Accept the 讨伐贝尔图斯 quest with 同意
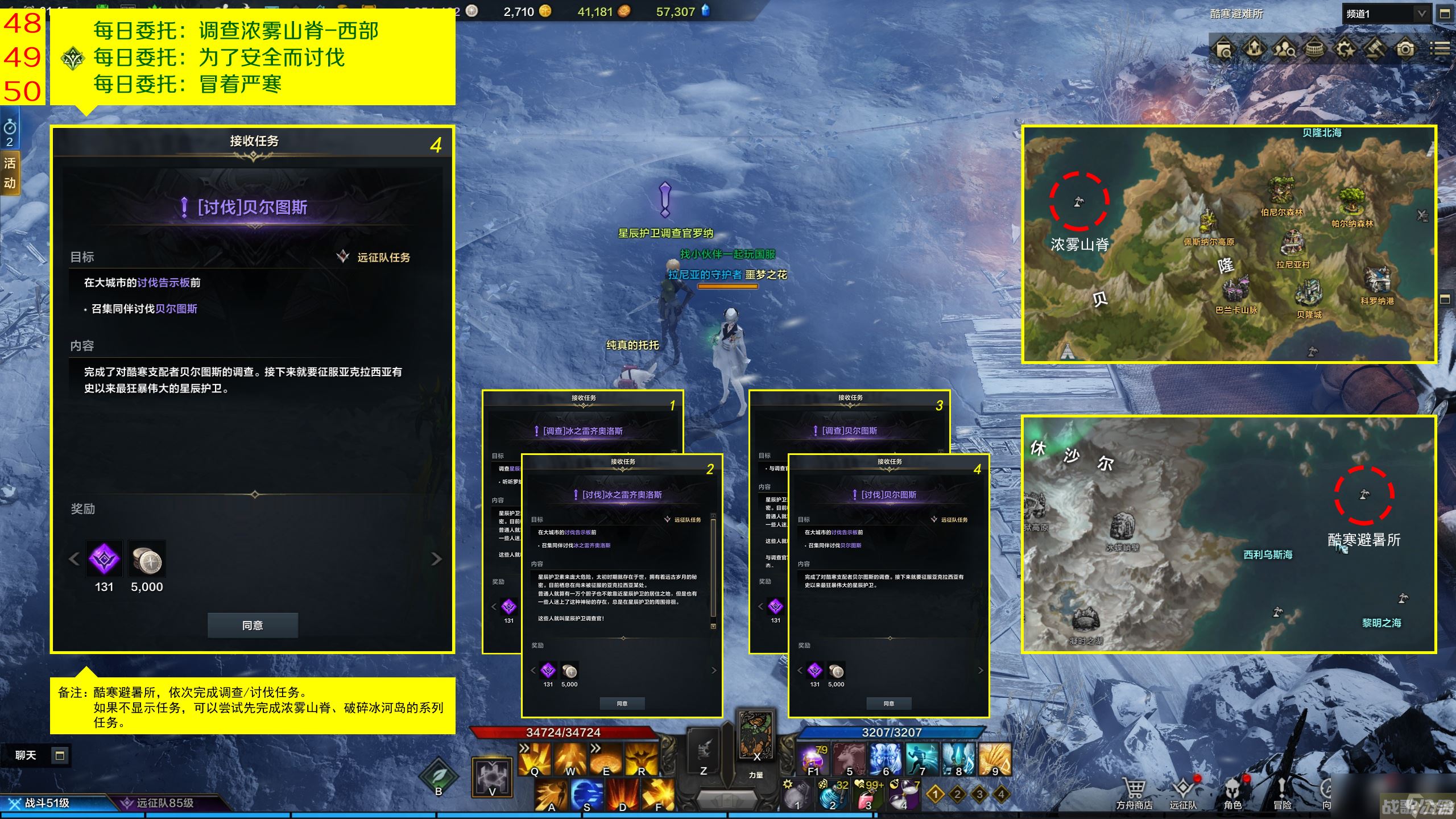 (253, 625)
